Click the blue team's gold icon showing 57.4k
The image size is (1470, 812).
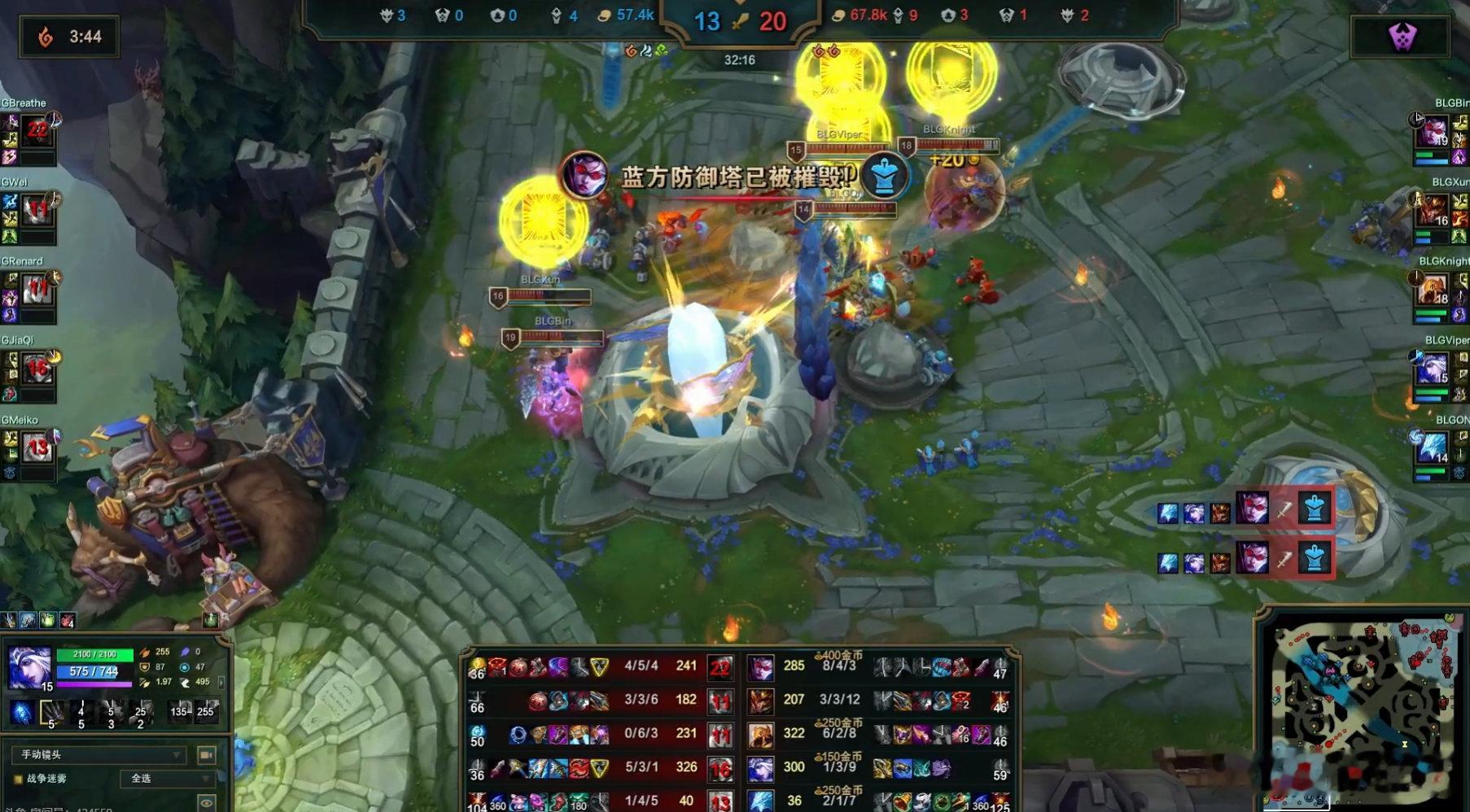pos(604,14)
